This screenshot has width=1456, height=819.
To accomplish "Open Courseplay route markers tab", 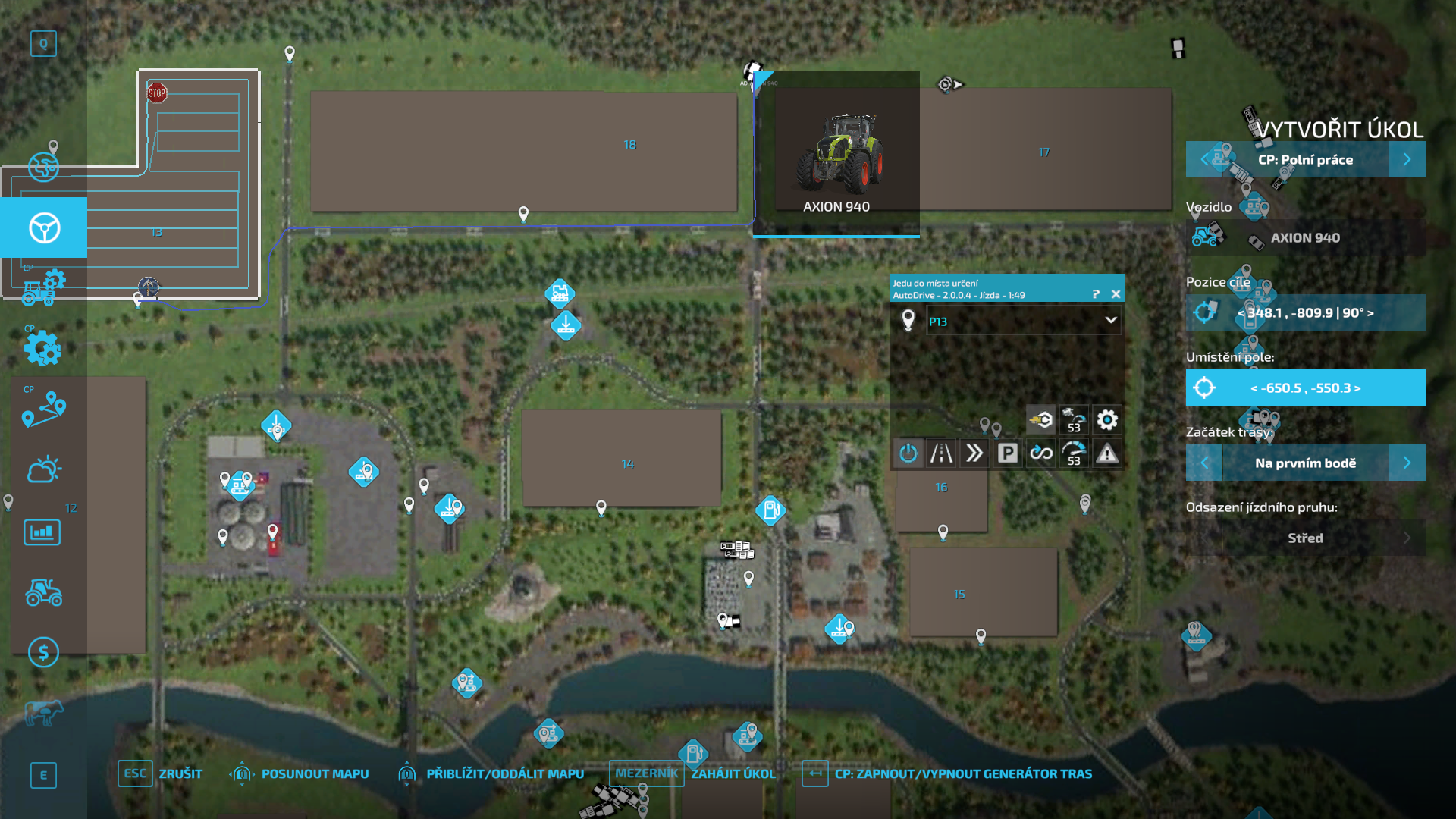I will pyautogui.click(x=43, y=409).
